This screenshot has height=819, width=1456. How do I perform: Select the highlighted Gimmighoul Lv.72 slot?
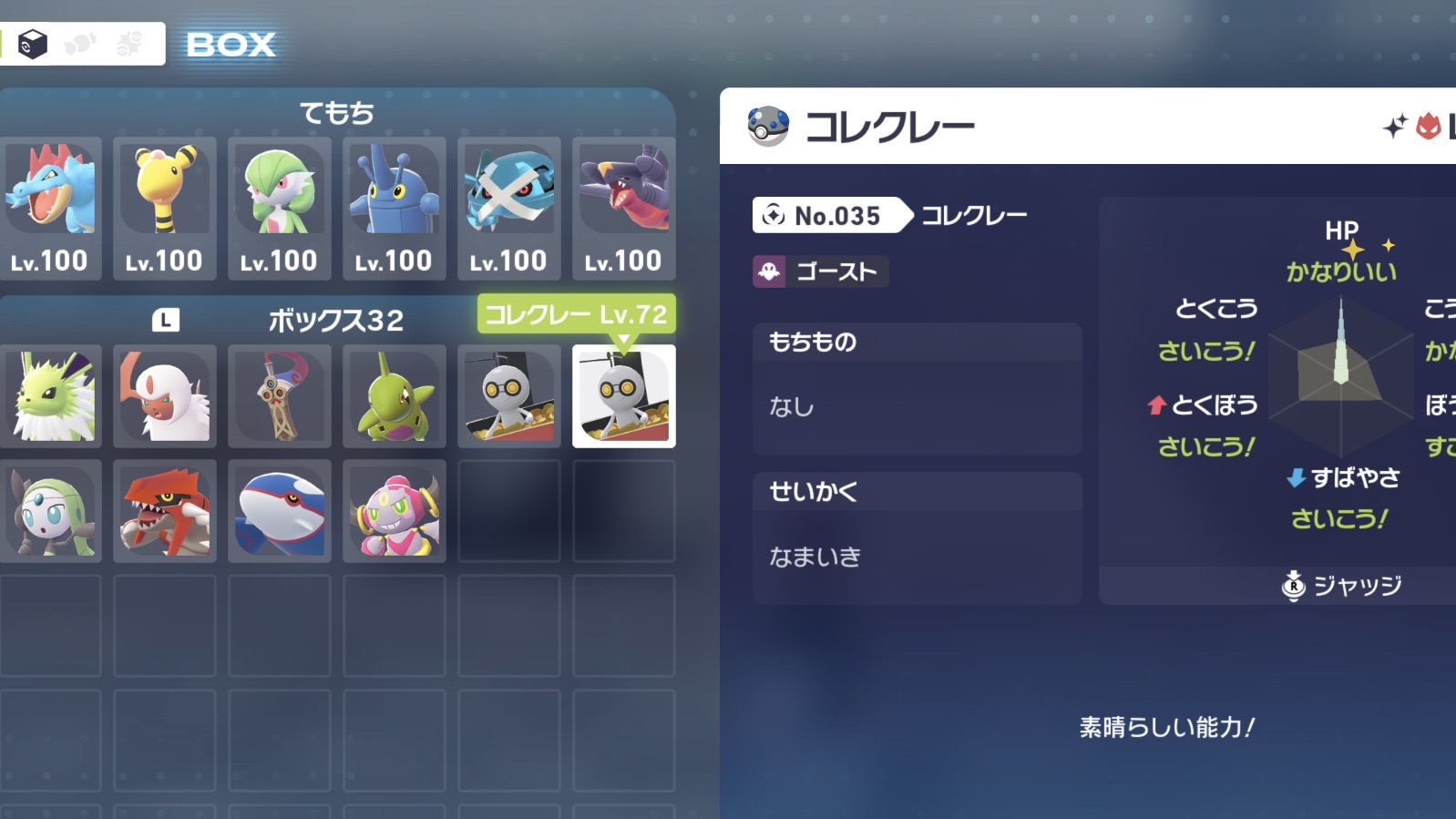pyautogui.click(x=624, y=396)
